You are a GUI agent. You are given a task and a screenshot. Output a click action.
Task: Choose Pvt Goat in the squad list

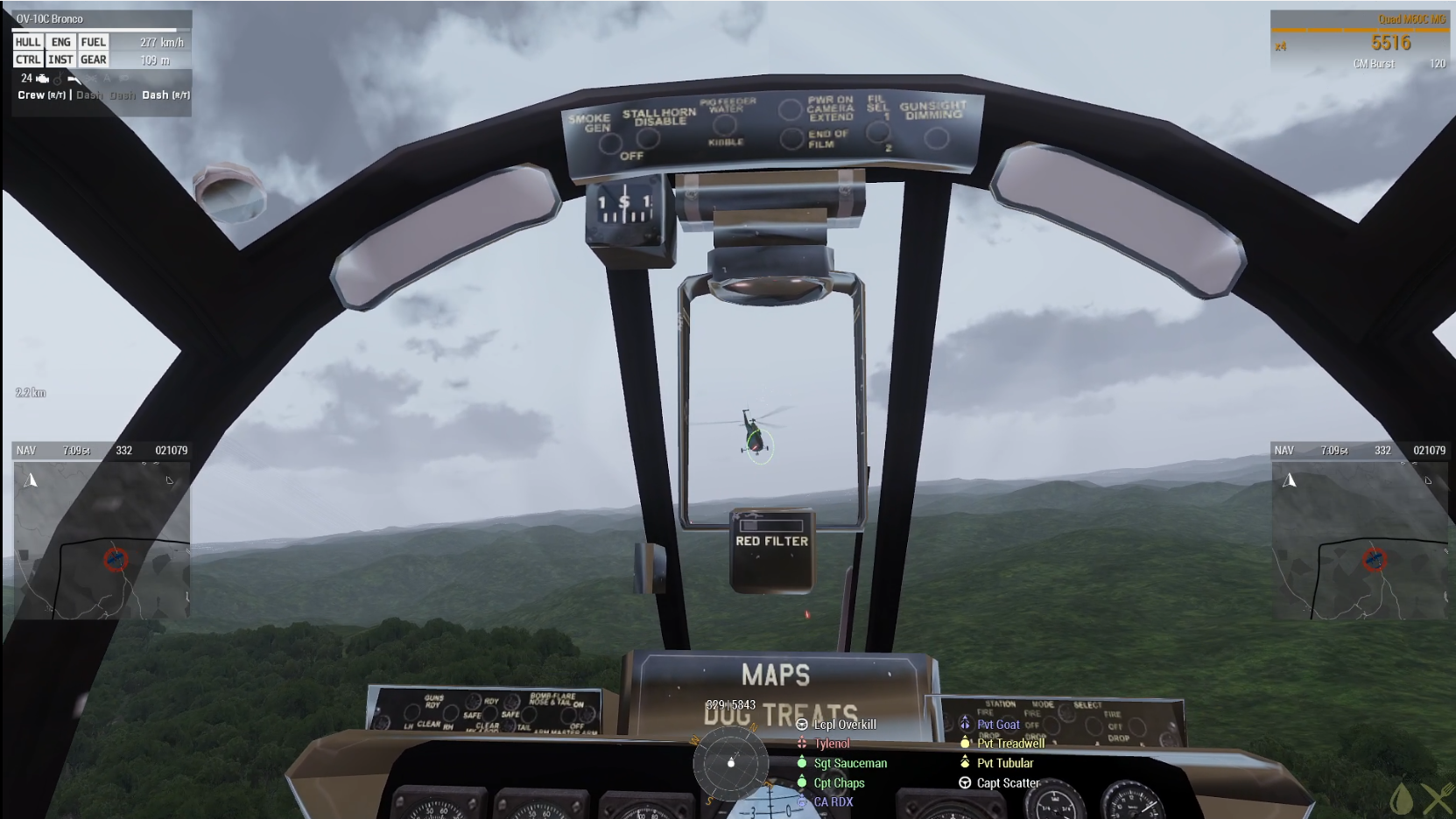pos(998,724)
